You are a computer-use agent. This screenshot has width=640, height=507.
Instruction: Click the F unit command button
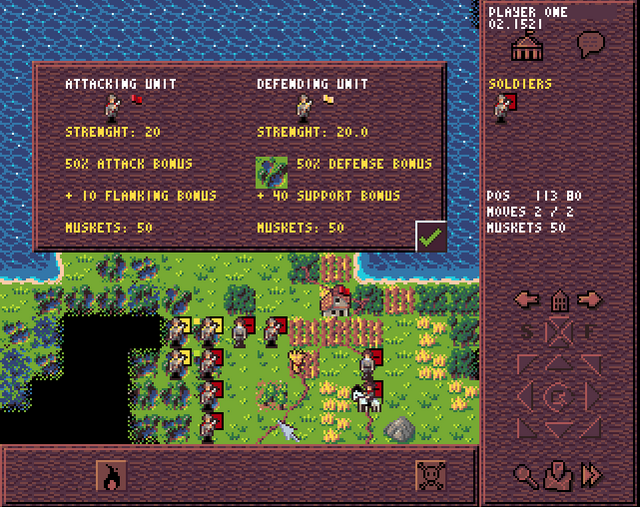click(591, 331)
